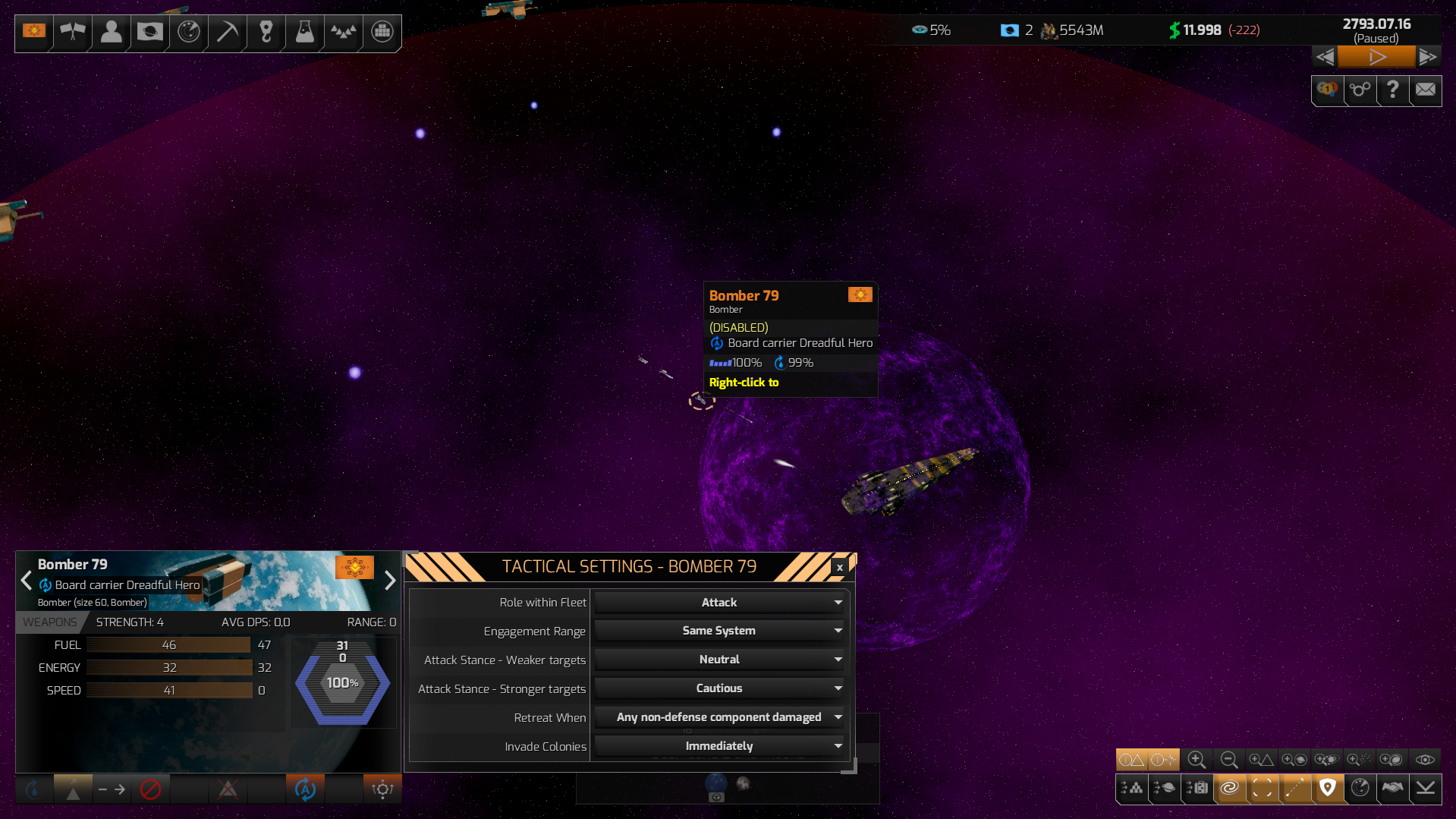Click the help question-mark button
Screen dimensions: 1456x819
pyautogui.click(x=1392, y=90)
